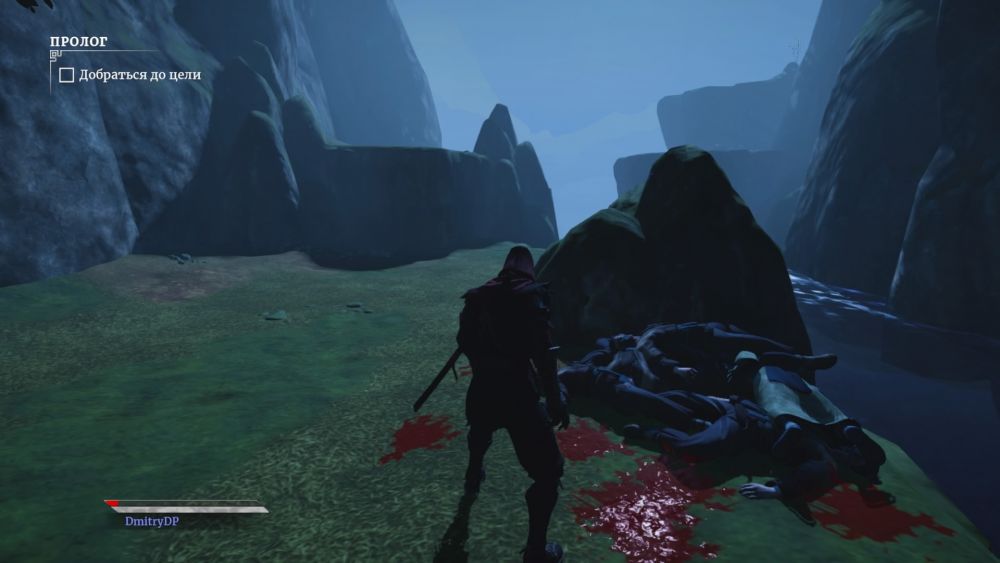Viewport: 1000px width, 563px height.
Task: Select the Пролог quest tracker title
Action: (79, 42)
